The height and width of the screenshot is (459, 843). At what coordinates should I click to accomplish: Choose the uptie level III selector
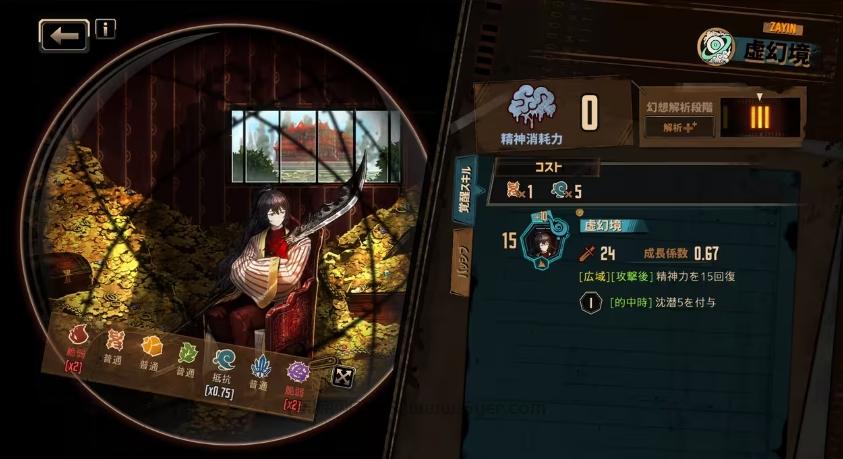tap(760, 117)
